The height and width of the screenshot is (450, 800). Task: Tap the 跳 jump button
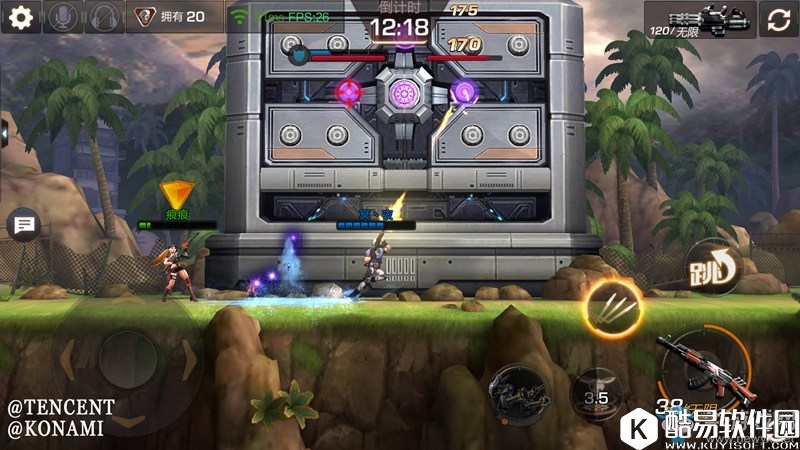coord(711,267)
